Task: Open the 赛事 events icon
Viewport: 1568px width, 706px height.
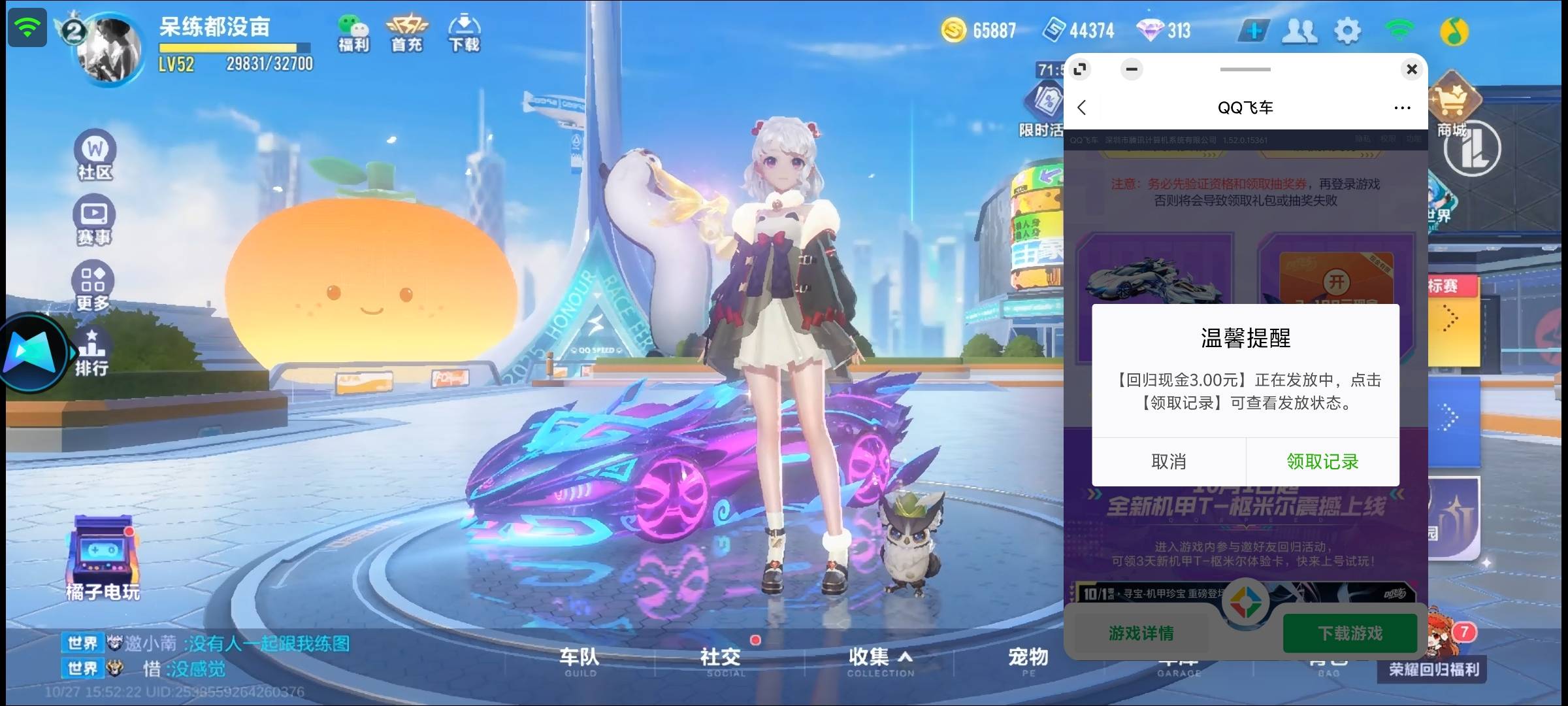Action: [95, 222]
